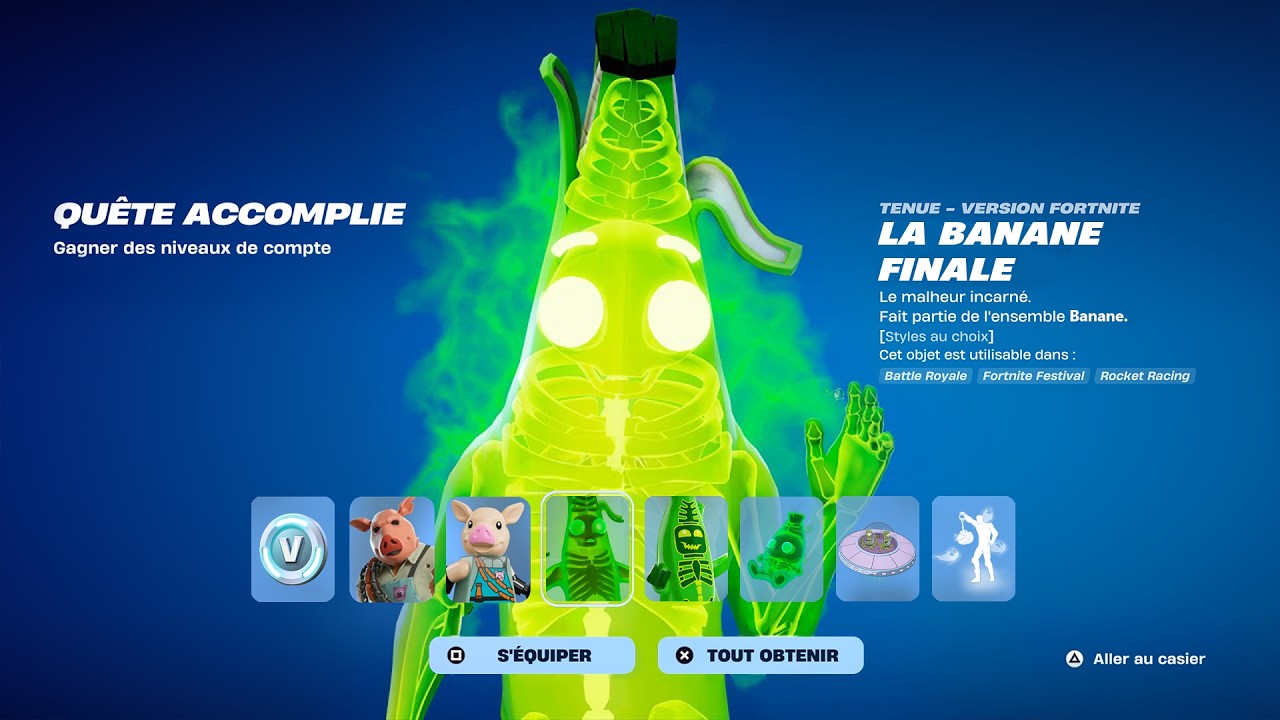Image resolution: width=1280 pixels, height=720 pixels.
Task: Click the triangle glyph beside Aller au casier
Action: [x=1075, y=659]
